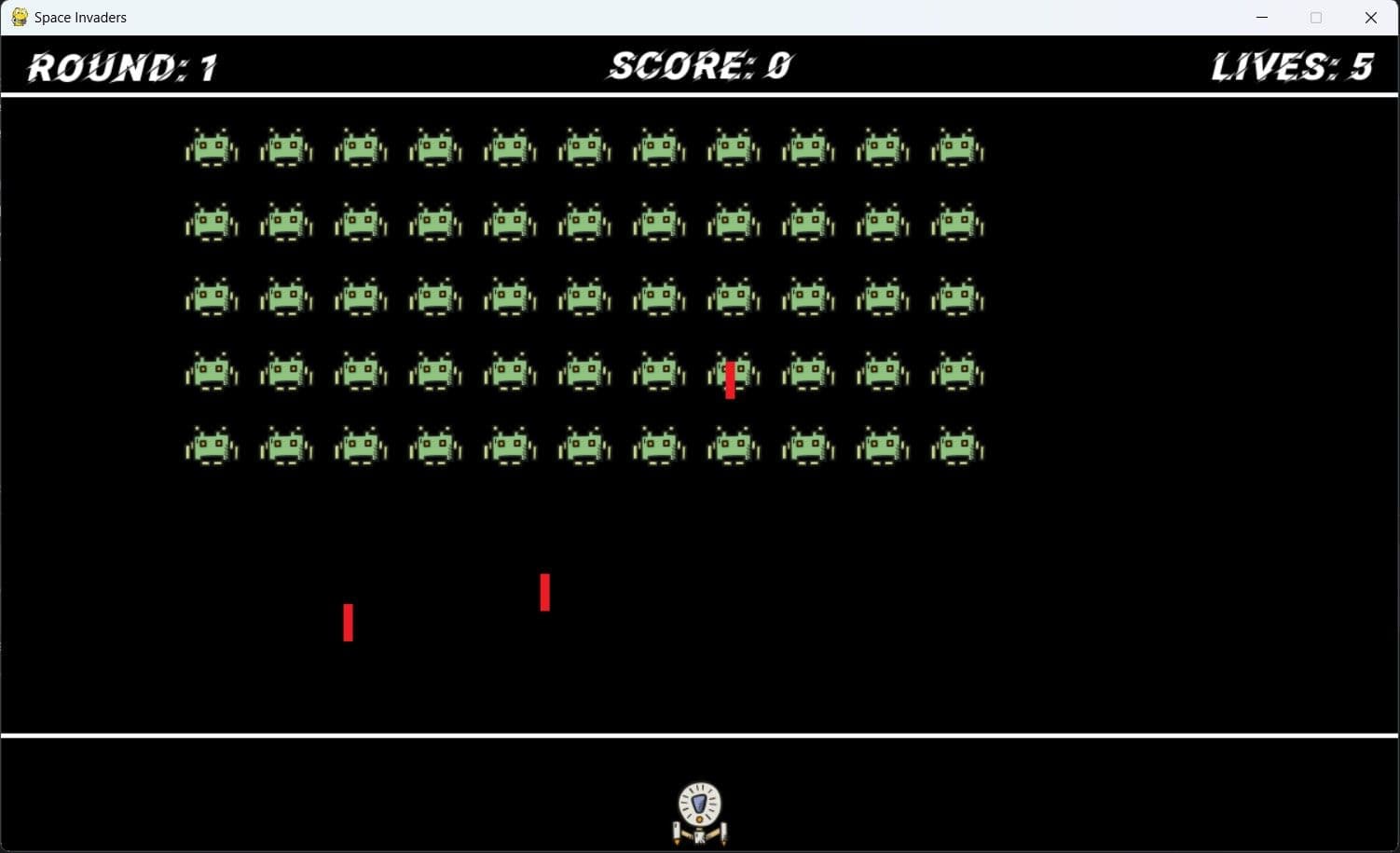Click the SCORE: 0 display
1400x853 pixels.
697,65
